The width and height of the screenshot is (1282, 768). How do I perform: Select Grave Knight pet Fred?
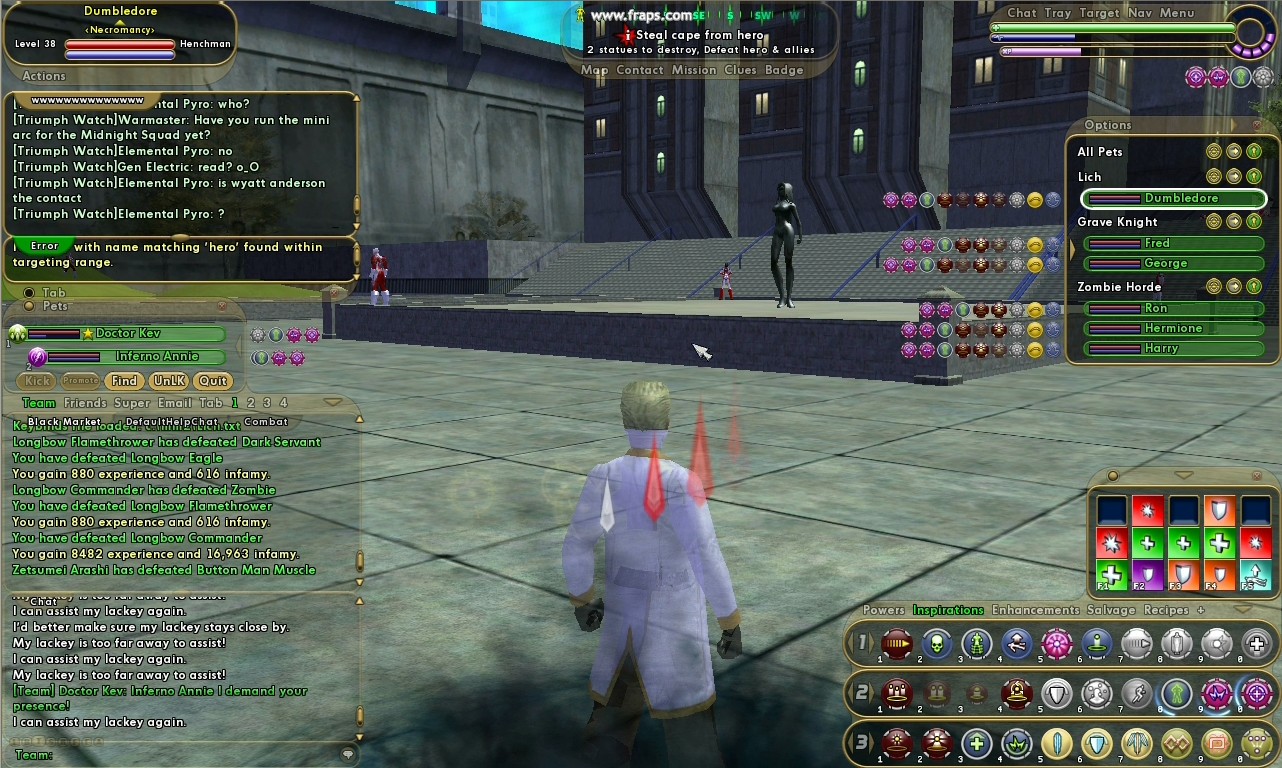coord(1174,243)
